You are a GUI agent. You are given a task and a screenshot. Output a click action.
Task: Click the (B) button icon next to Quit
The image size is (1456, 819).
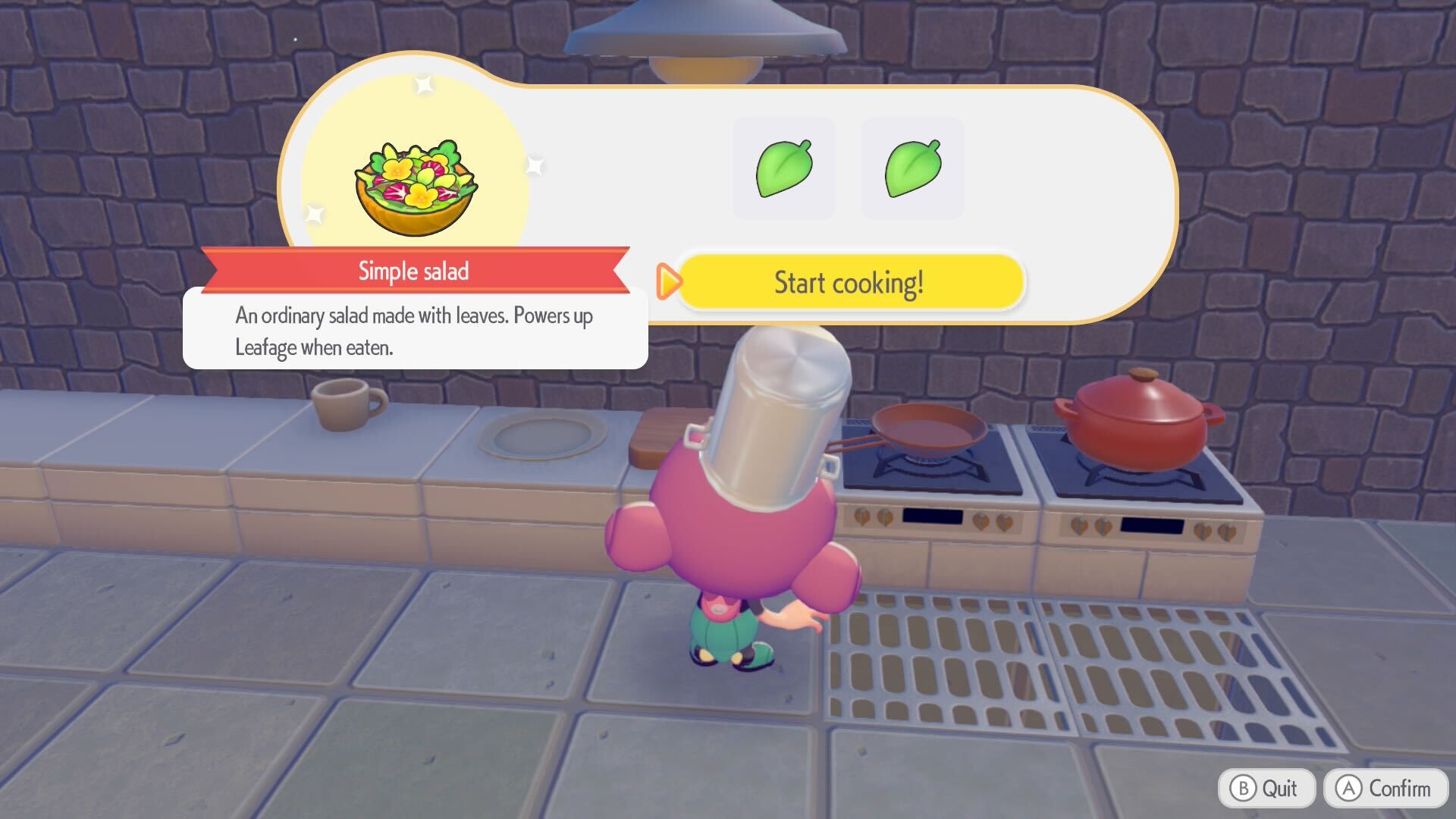coord(1244,787)
